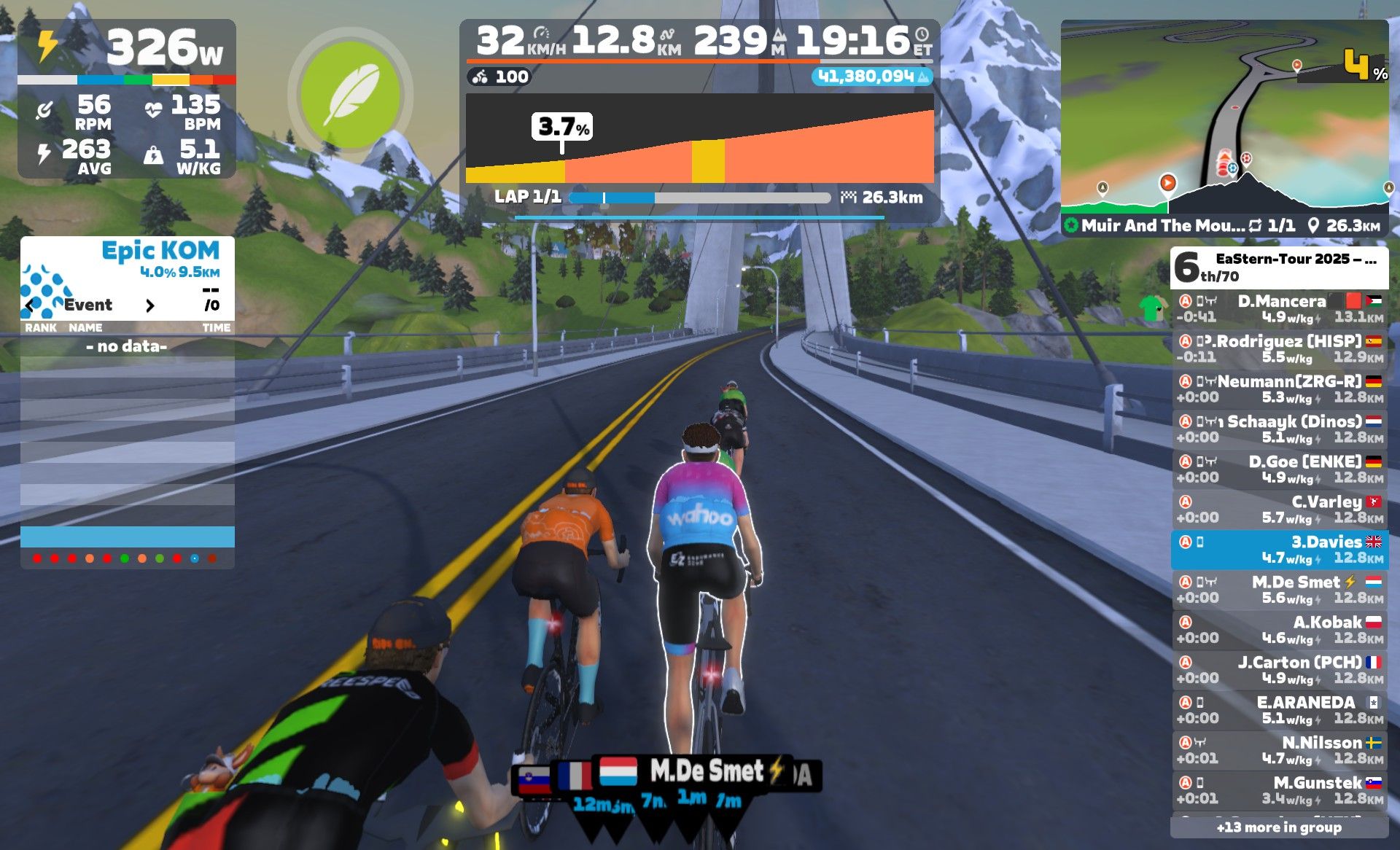Image resolution: width=1400 pixels, height=850 pixels.
Task: Choose A.Kobak from the riders list
Action: (1280, 629)
